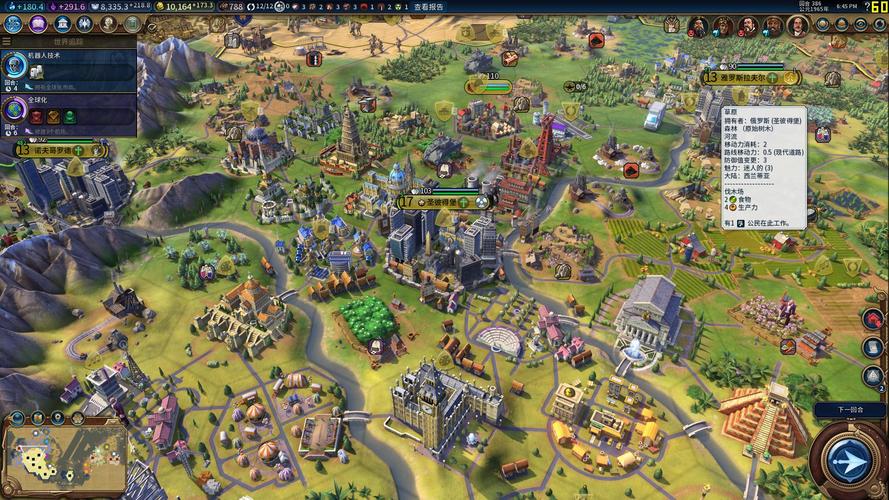Click the Saint Petersburg city banner
Screen dimensions: 889x500
440,201
